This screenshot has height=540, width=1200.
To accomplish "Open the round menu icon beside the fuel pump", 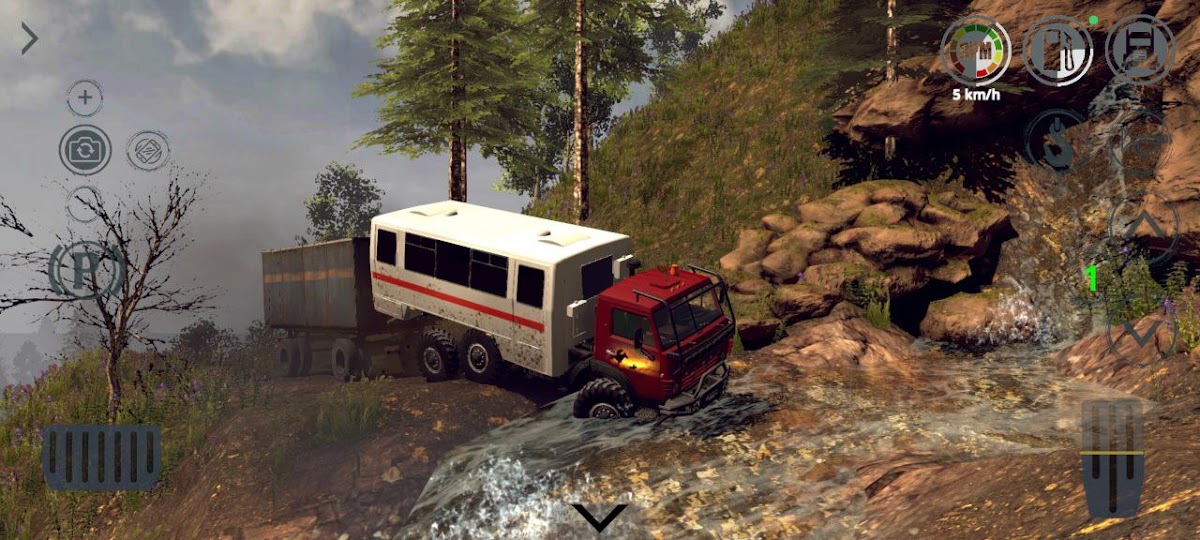I will pyautogui.click(x=1140, y=50).
